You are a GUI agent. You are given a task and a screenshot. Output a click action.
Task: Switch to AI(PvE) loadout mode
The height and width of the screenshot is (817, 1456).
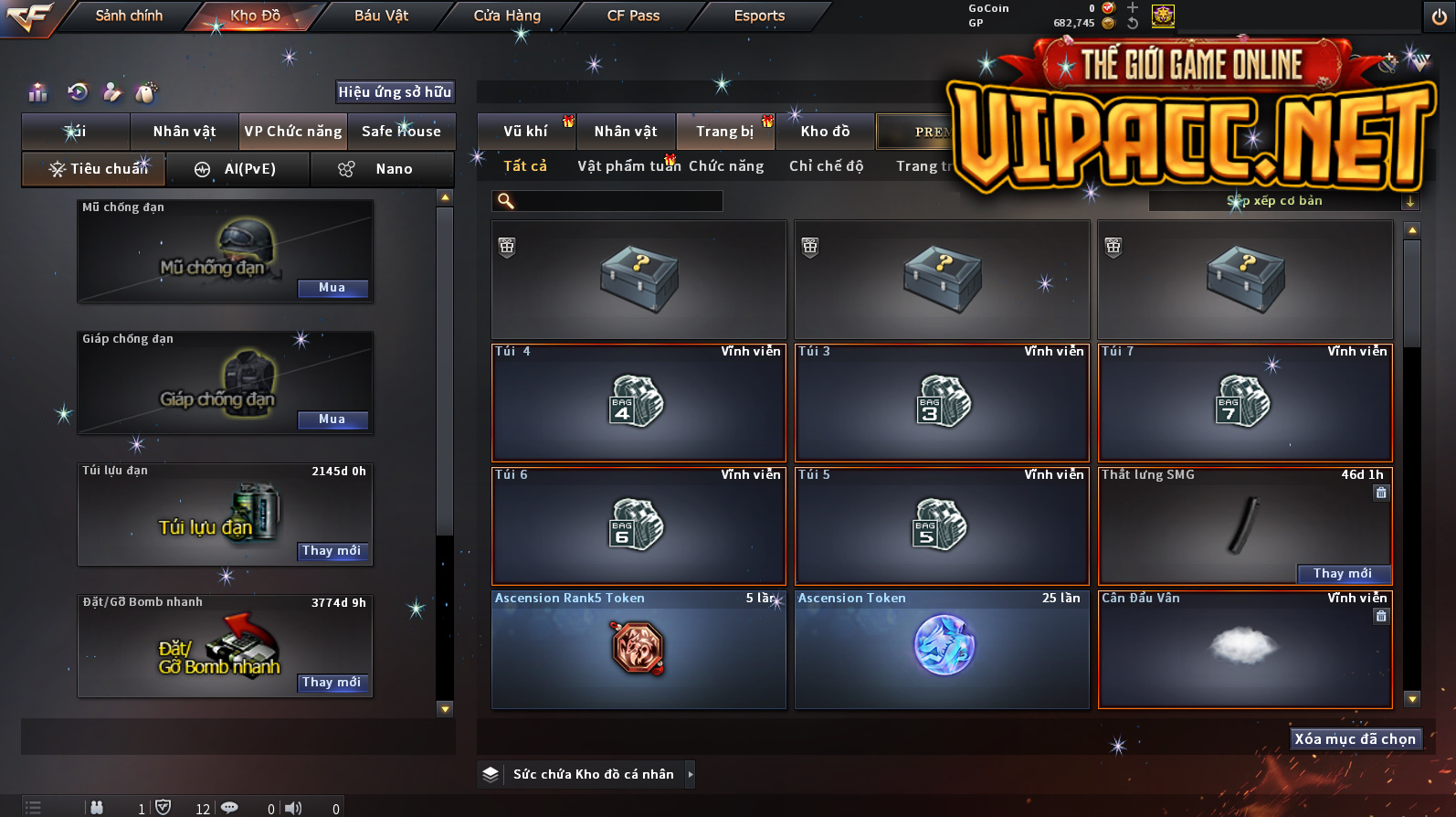238,169
